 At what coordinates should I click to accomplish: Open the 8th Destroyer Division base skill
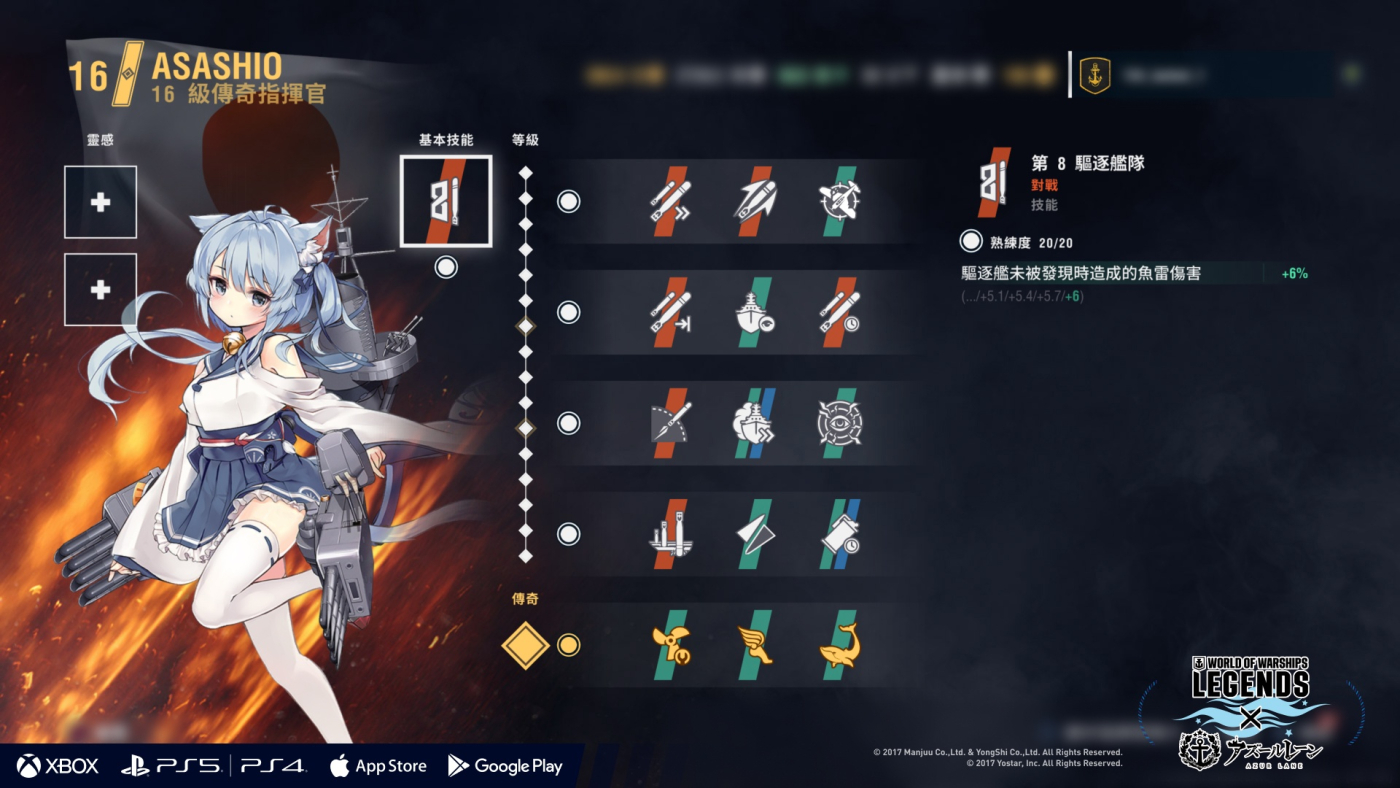click(x=446, y=201)
